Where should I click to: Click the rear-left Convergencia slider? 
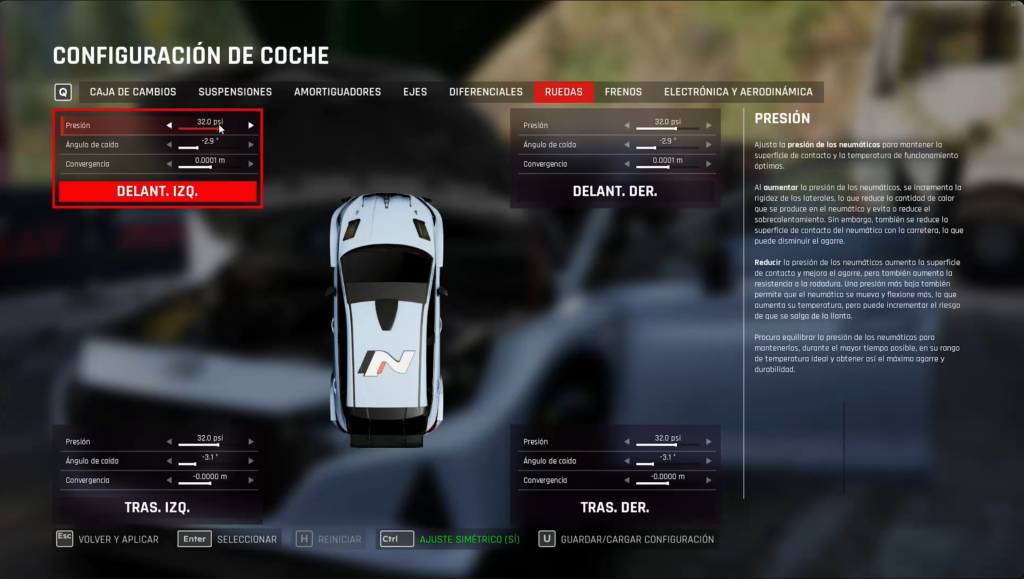pyautogui.click(x=209, y=483)
